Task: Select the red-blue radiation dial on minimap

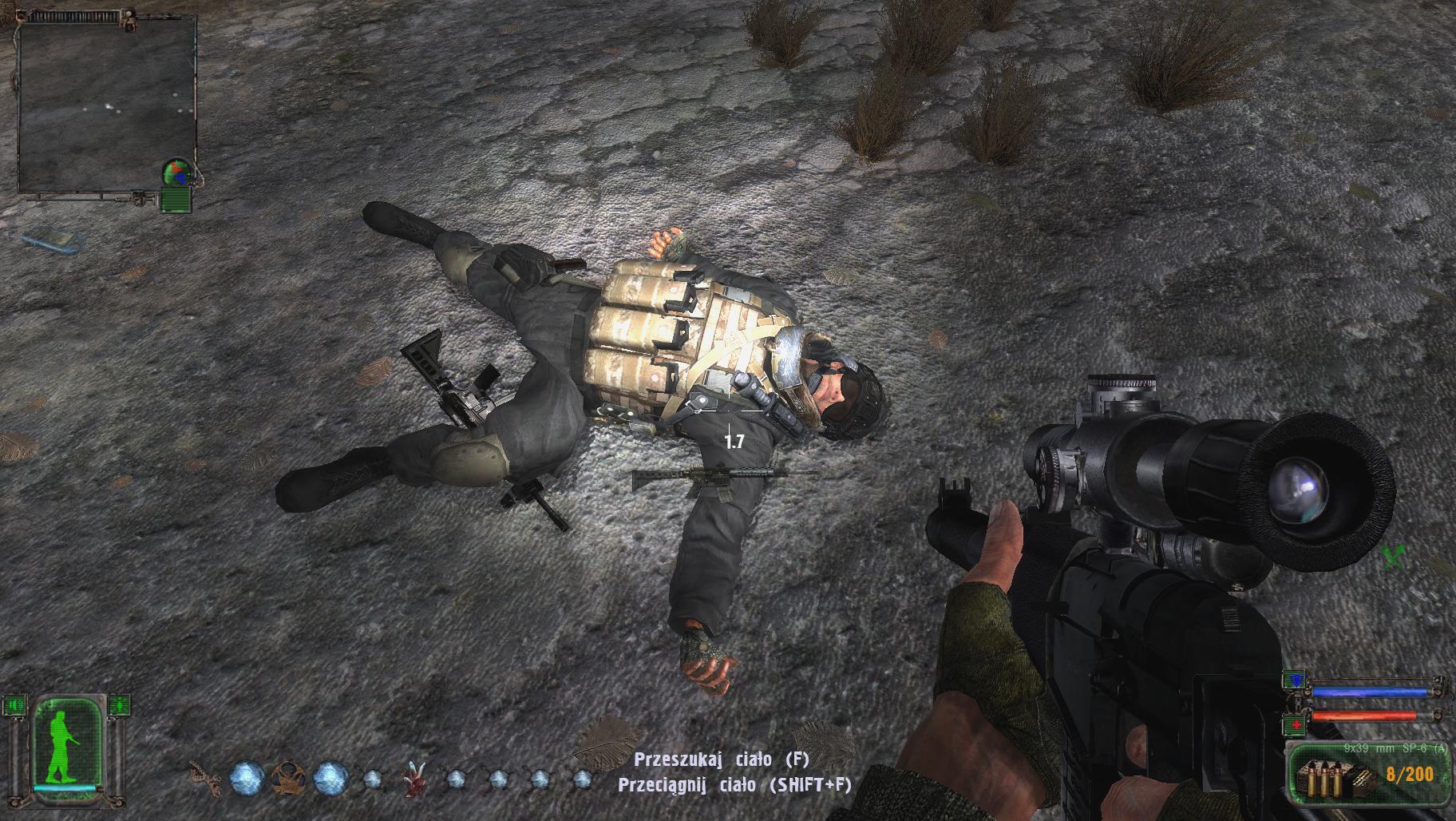Action: coord(177,173)
